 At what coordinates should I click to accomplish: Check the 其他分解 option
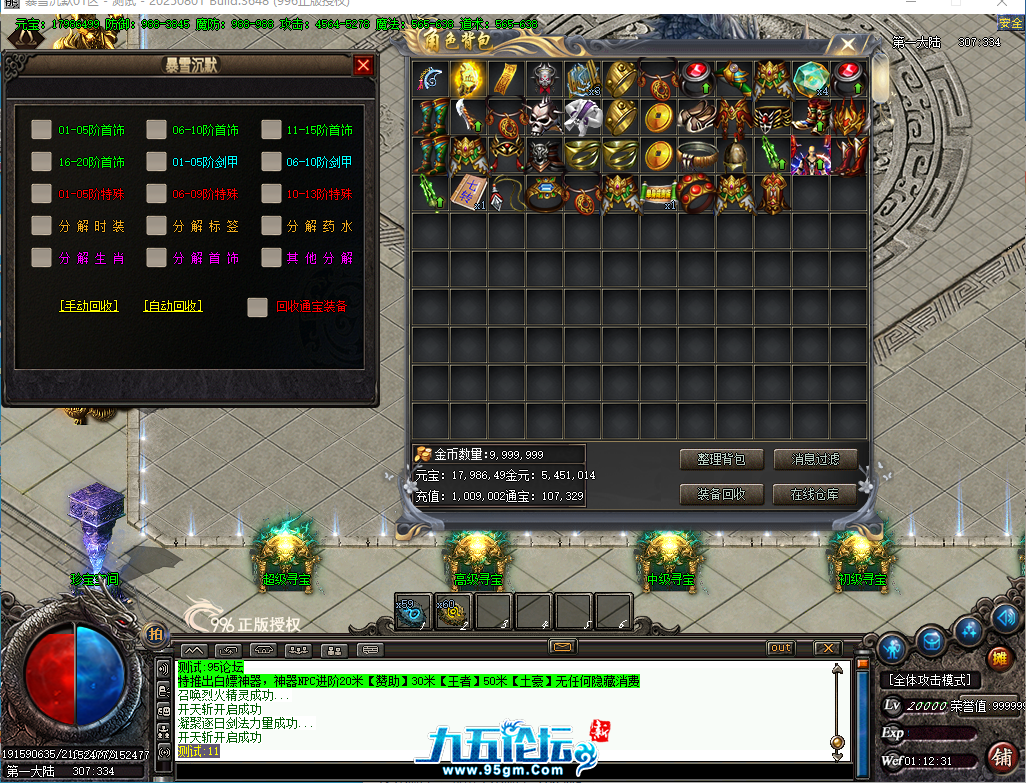click(271, 258)
